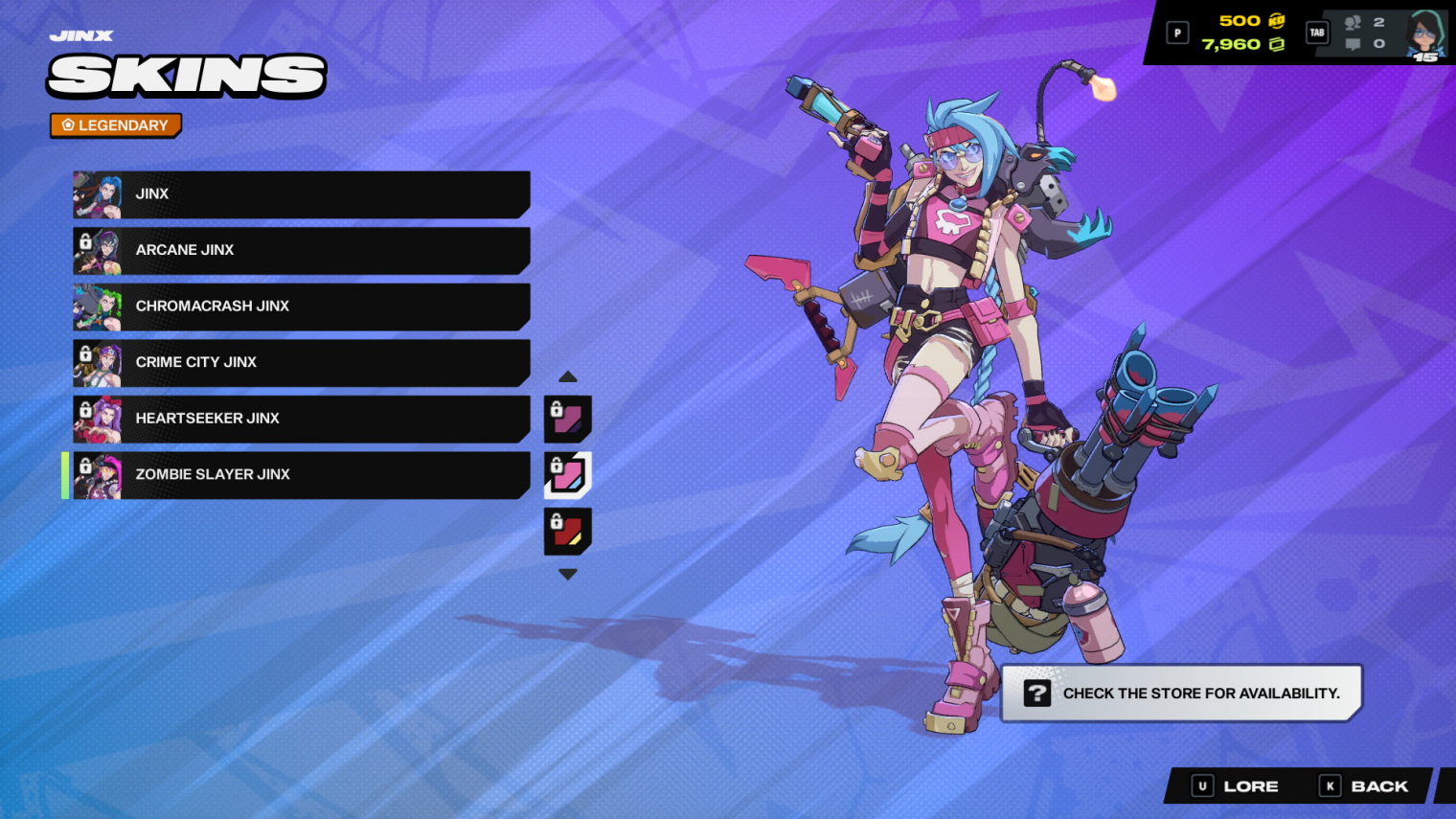The height and width of the screenshot is (819, 1456).
Task: Pick the red and yellow chroma swatch
Action: pos(568,532)
